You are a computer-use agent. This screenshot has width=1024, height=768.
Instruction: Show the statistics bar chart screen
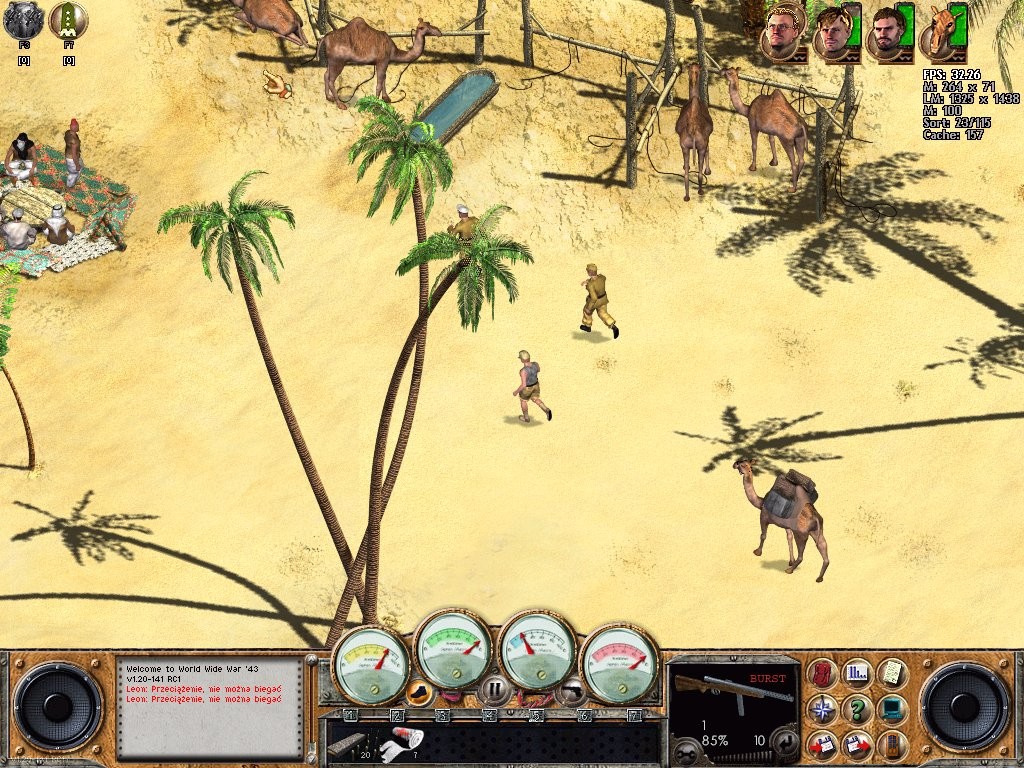(x=857, y=674)
